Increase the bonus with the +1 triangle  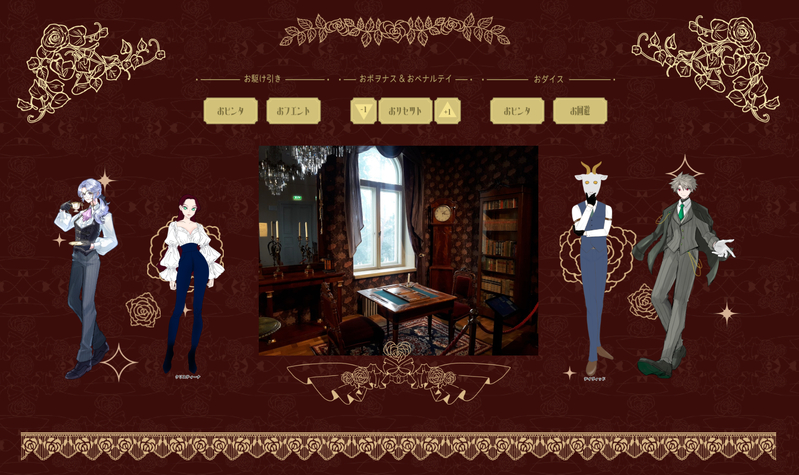448,110
